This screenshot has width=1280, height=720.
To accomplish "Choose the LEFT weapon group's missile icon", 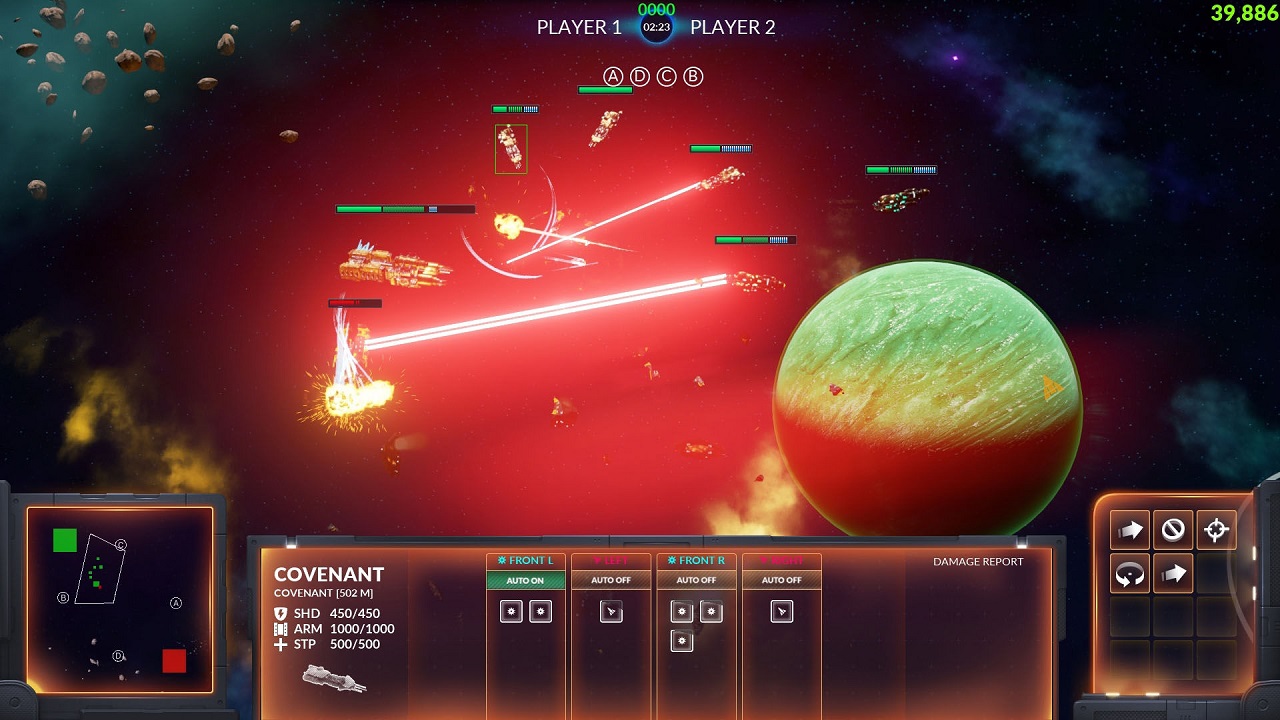I will (x=611, y=612).
